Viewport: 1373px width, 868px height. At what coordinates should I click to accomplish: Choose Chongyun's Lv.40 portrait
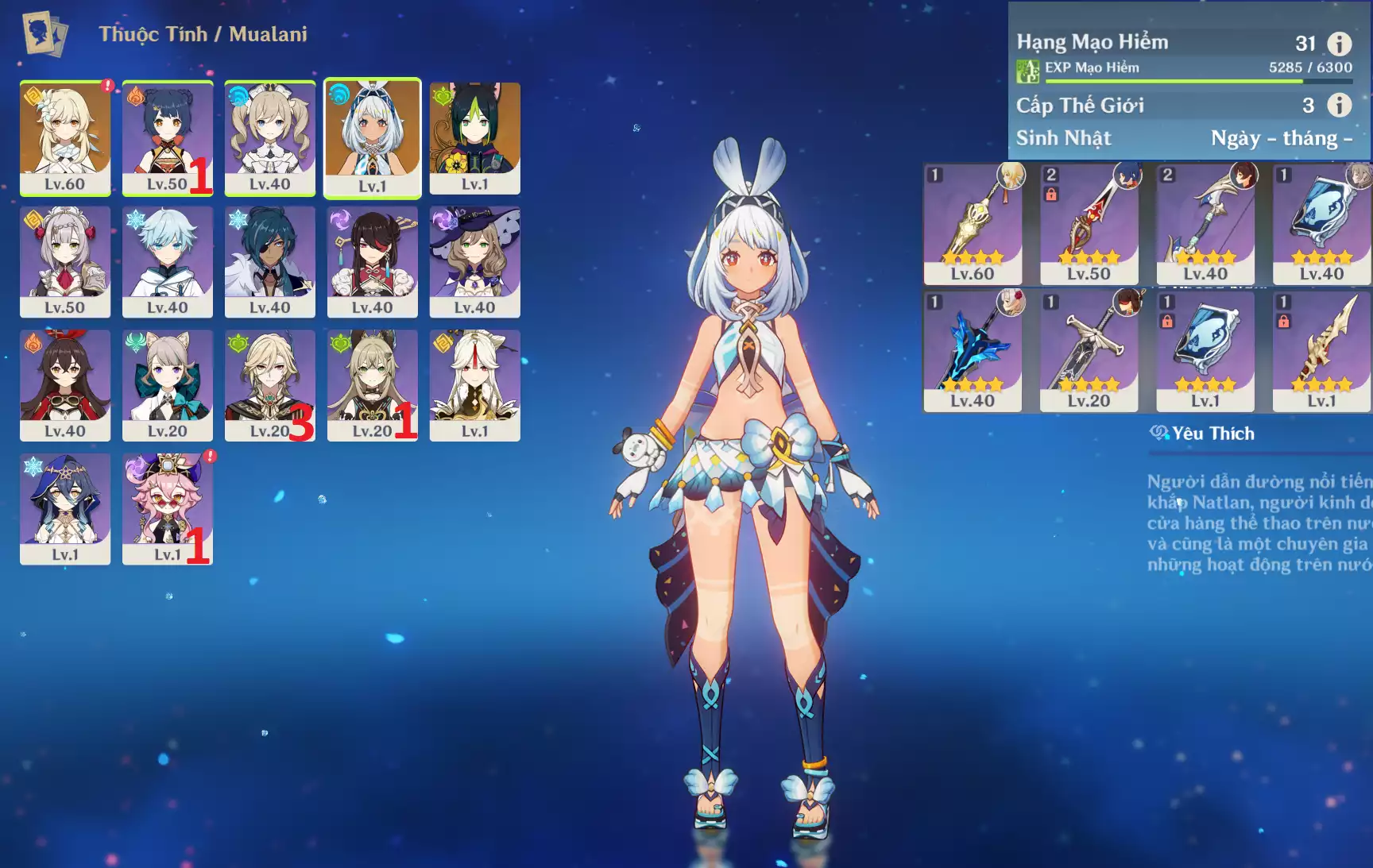(167, 260)
